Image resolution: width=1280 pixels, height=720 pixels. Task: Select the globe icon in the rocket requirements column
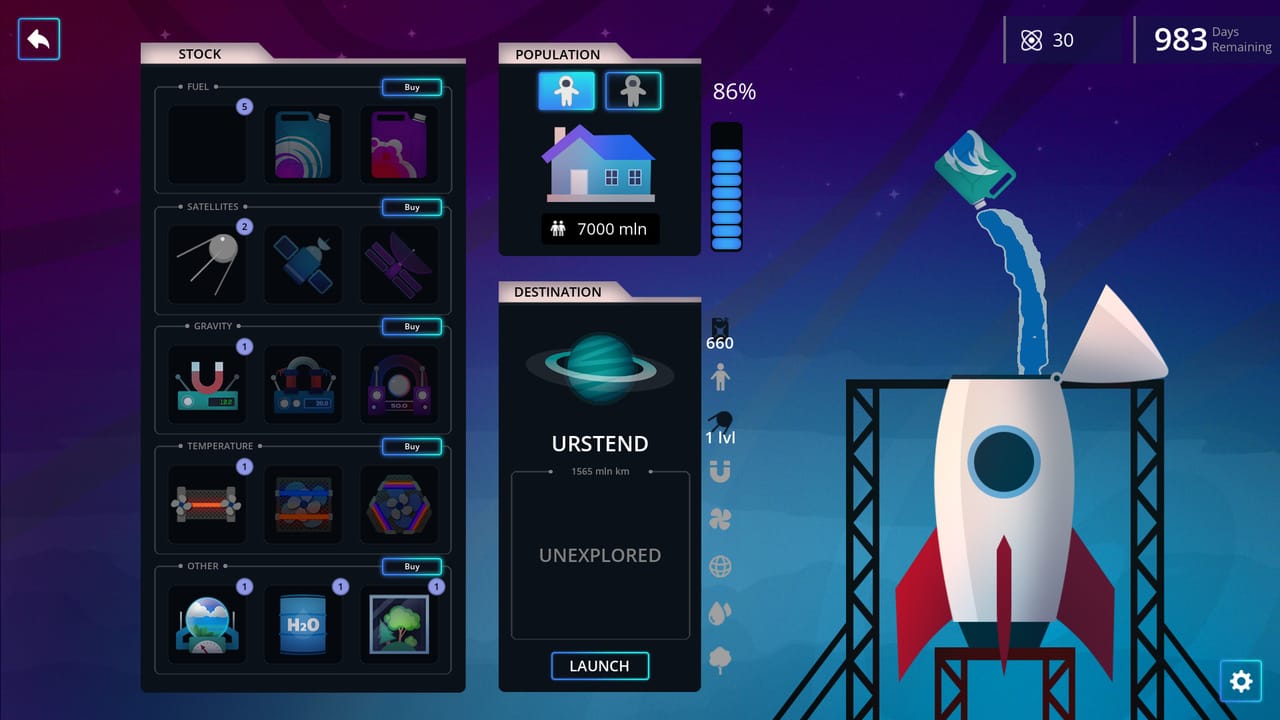pyautogui.click(x=722, y=566)
